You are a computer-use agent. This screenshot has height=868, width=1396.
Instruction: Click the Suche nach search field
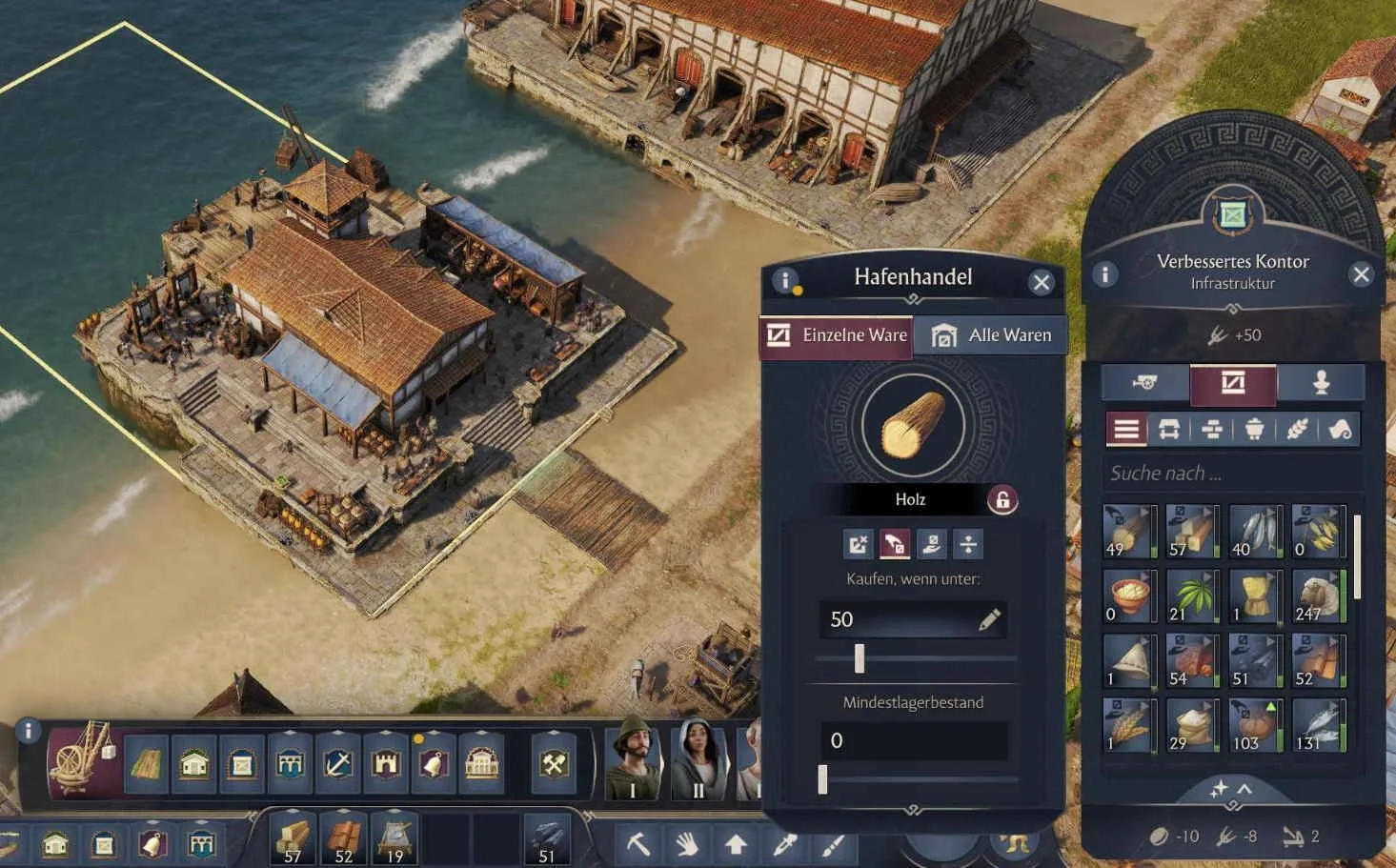pyautogui.click(x=1229, y=474)
